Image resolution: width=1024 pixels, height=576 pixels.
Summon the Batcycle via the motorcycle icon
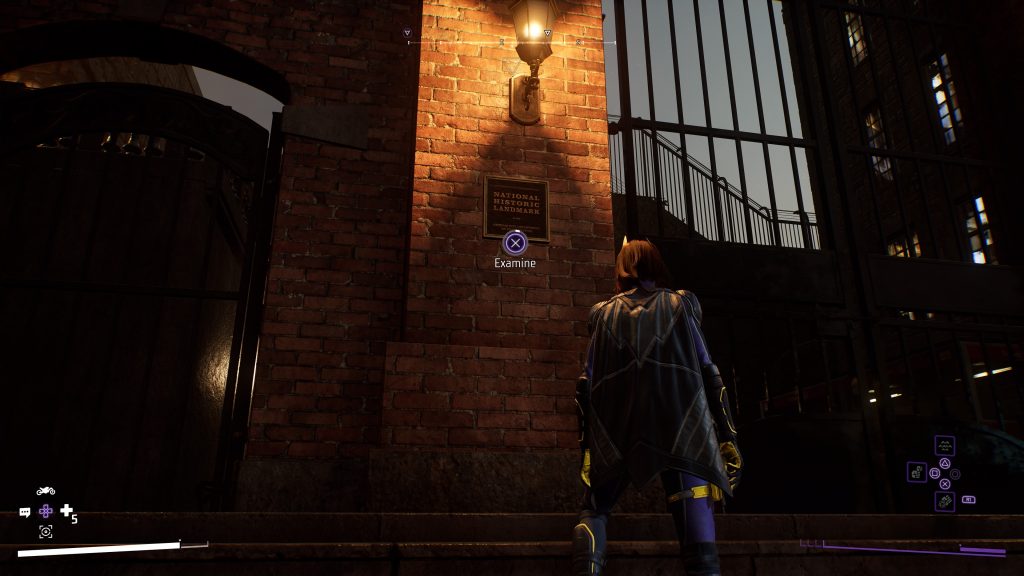pos(45,491)
